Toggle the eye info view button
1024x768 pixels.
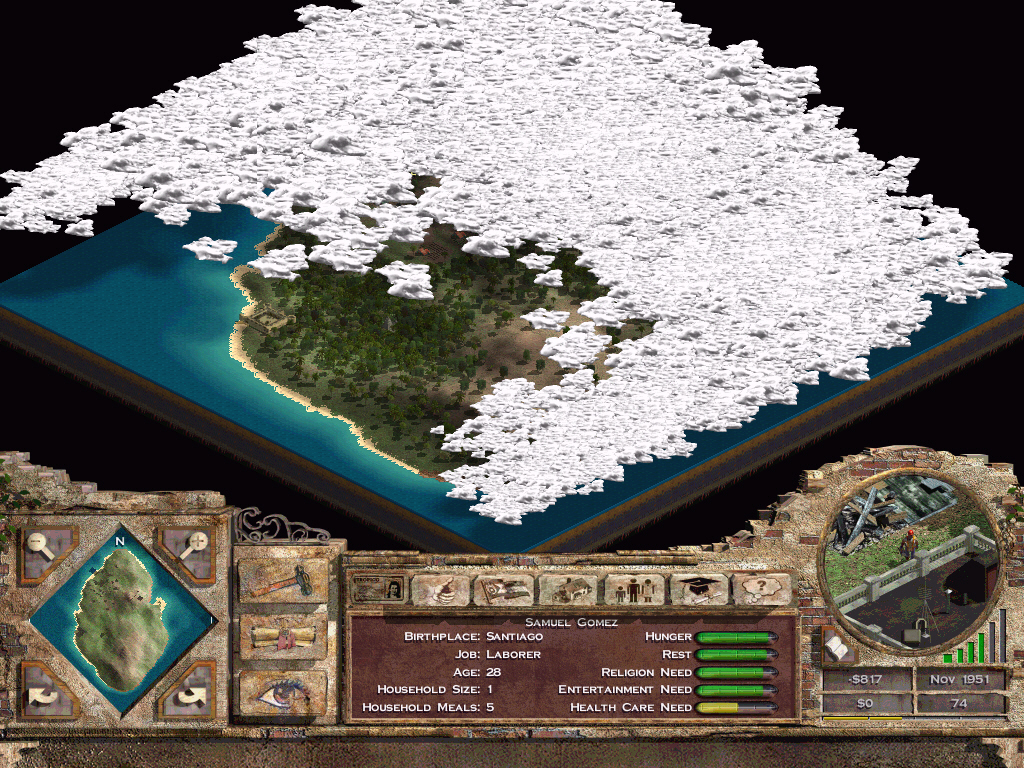(x=283, y=691)
